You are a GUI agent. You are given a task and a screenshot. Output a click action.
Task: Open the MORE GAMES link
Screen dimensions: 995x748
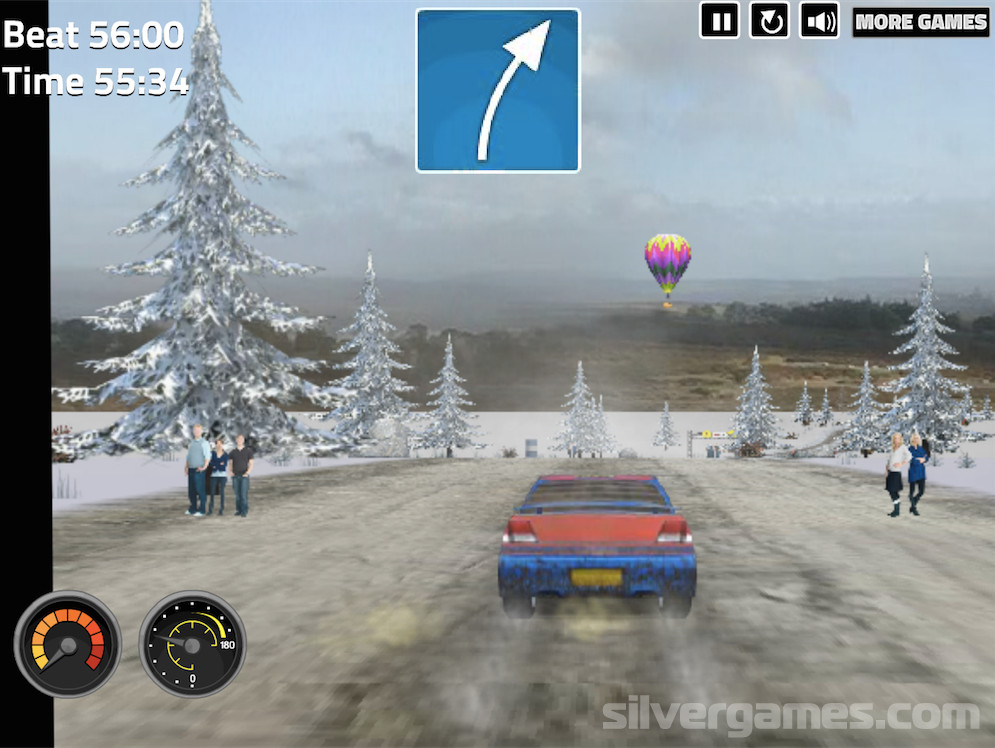pos(920,22)
